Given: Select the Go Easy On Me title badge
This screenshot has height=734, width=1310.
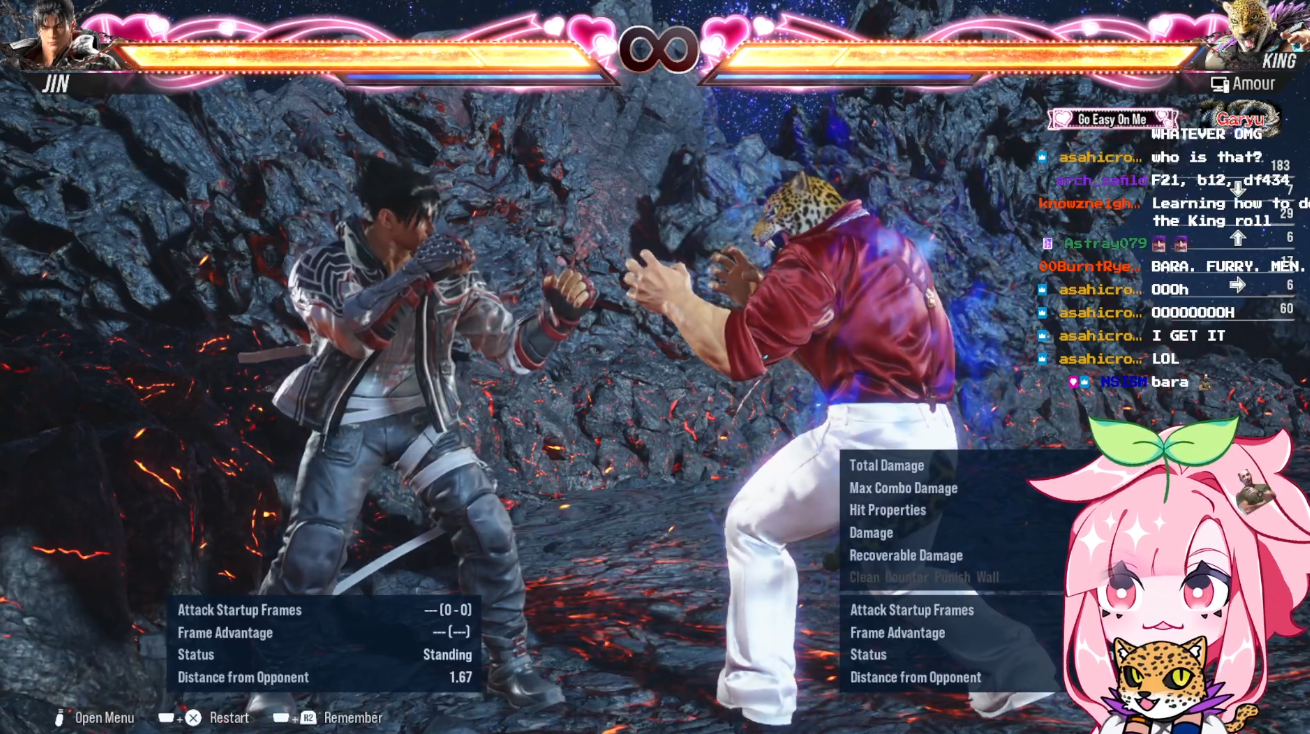Looking at the screenshot, I should [1111, 119].
